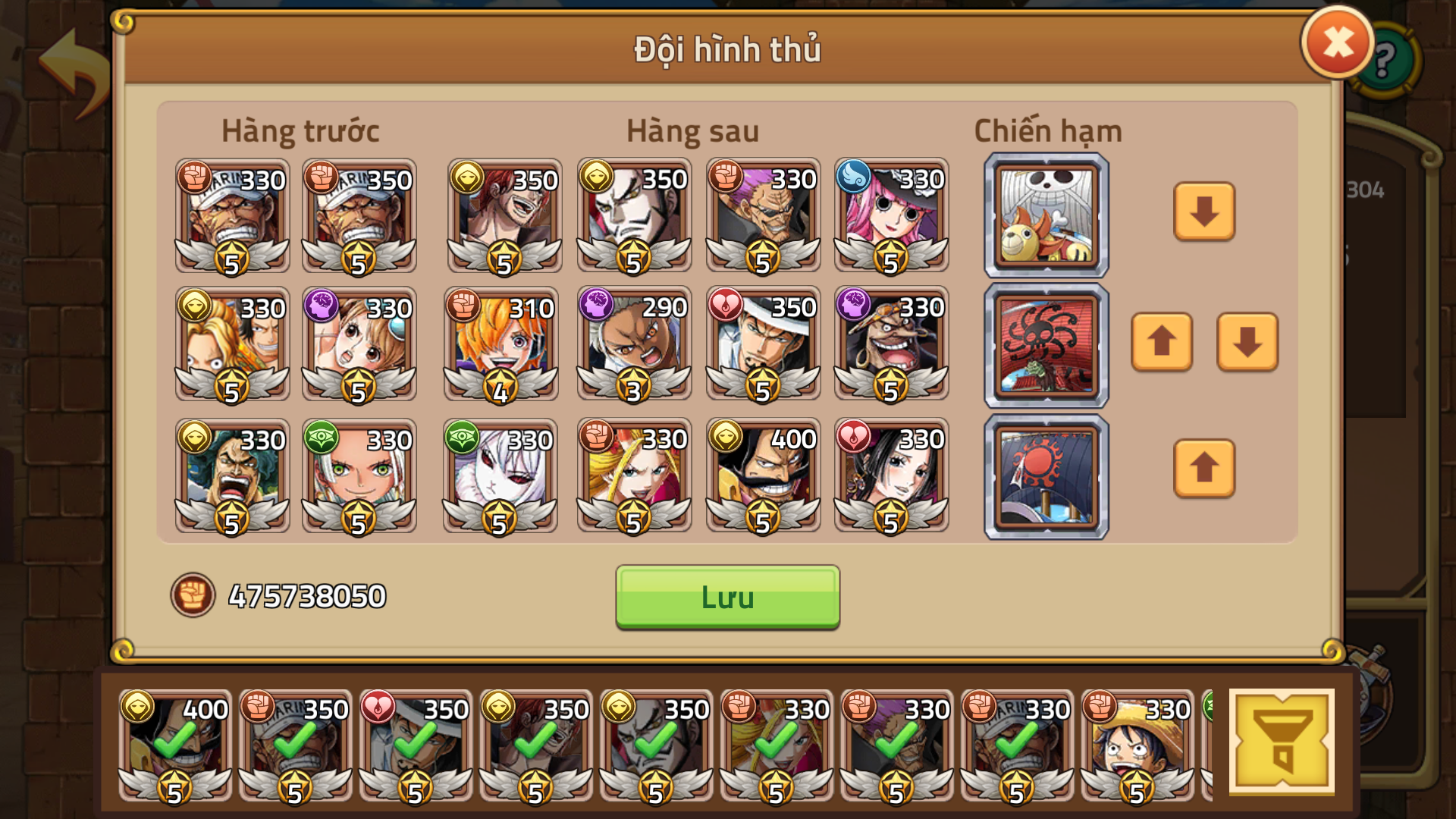Select pink-haired Bonney's 330-power portrait
Image resolution: width=1456 pixels, height=819 pixels.
891,218
